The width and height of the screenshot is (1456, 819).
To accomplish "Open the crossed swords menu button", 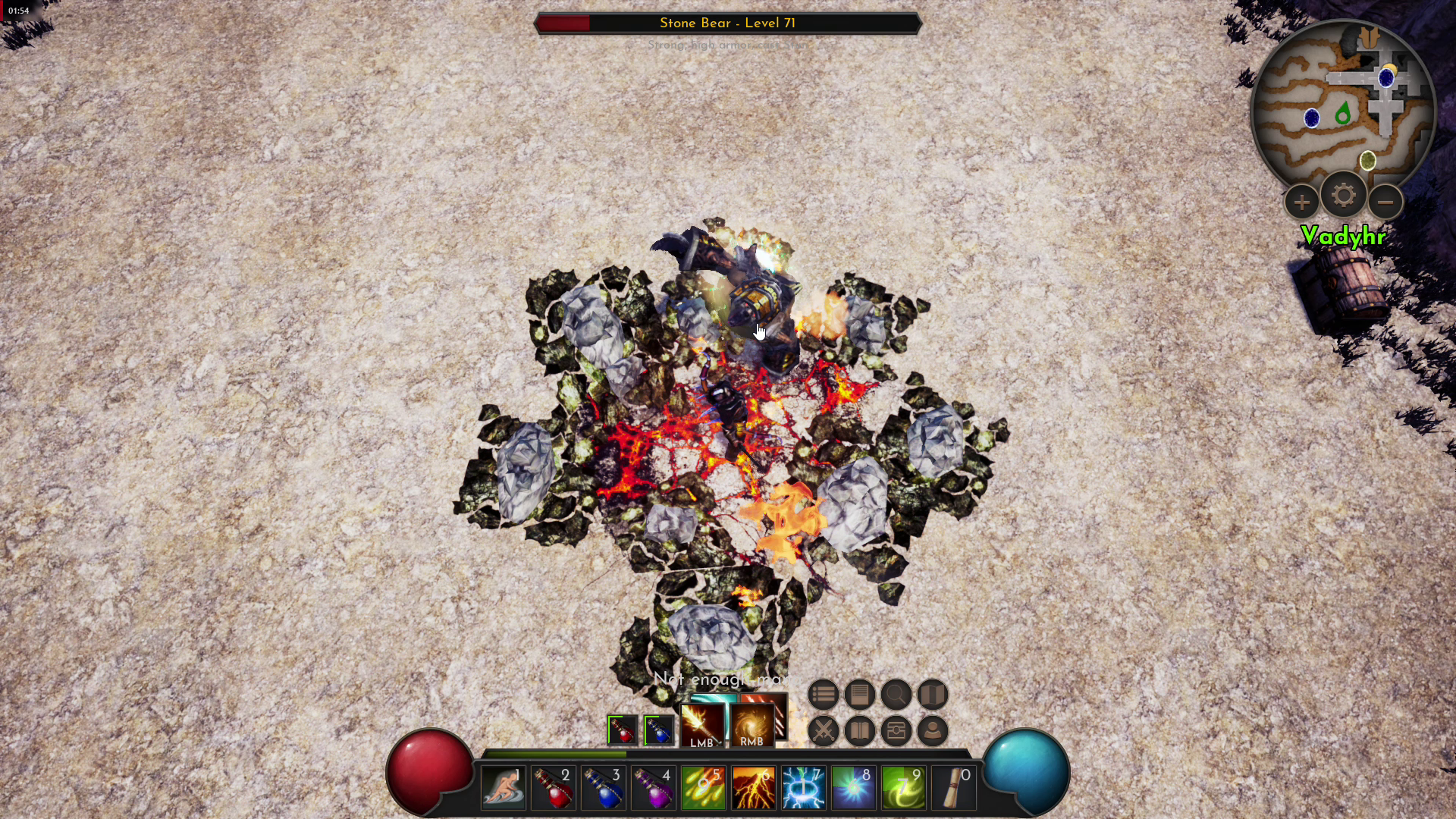I will point(823,731).
